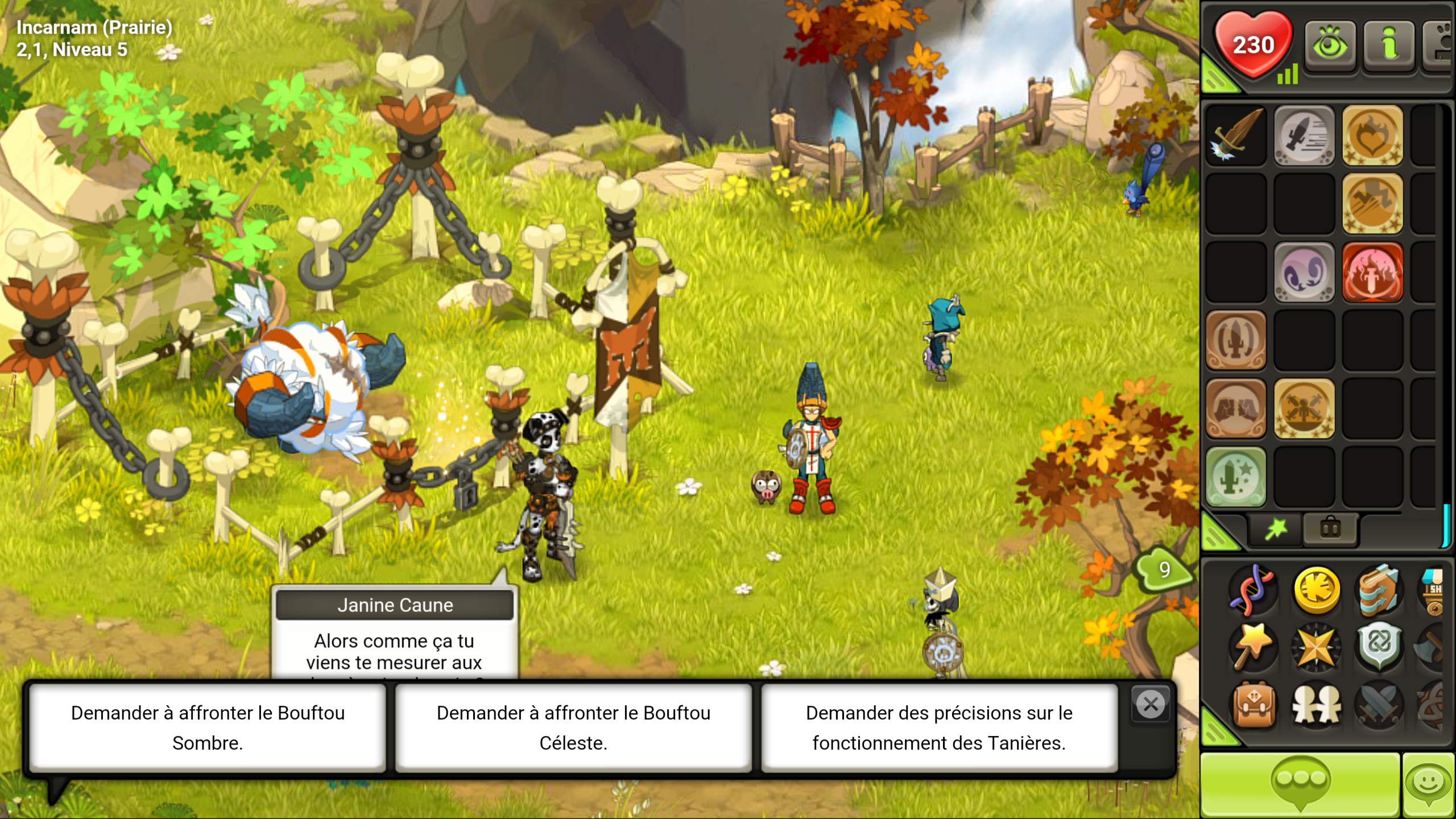Viewport: 1456px width, 819px height.
Task: Open the gold Kama coin menu
Action: [x=1316, y=590]
